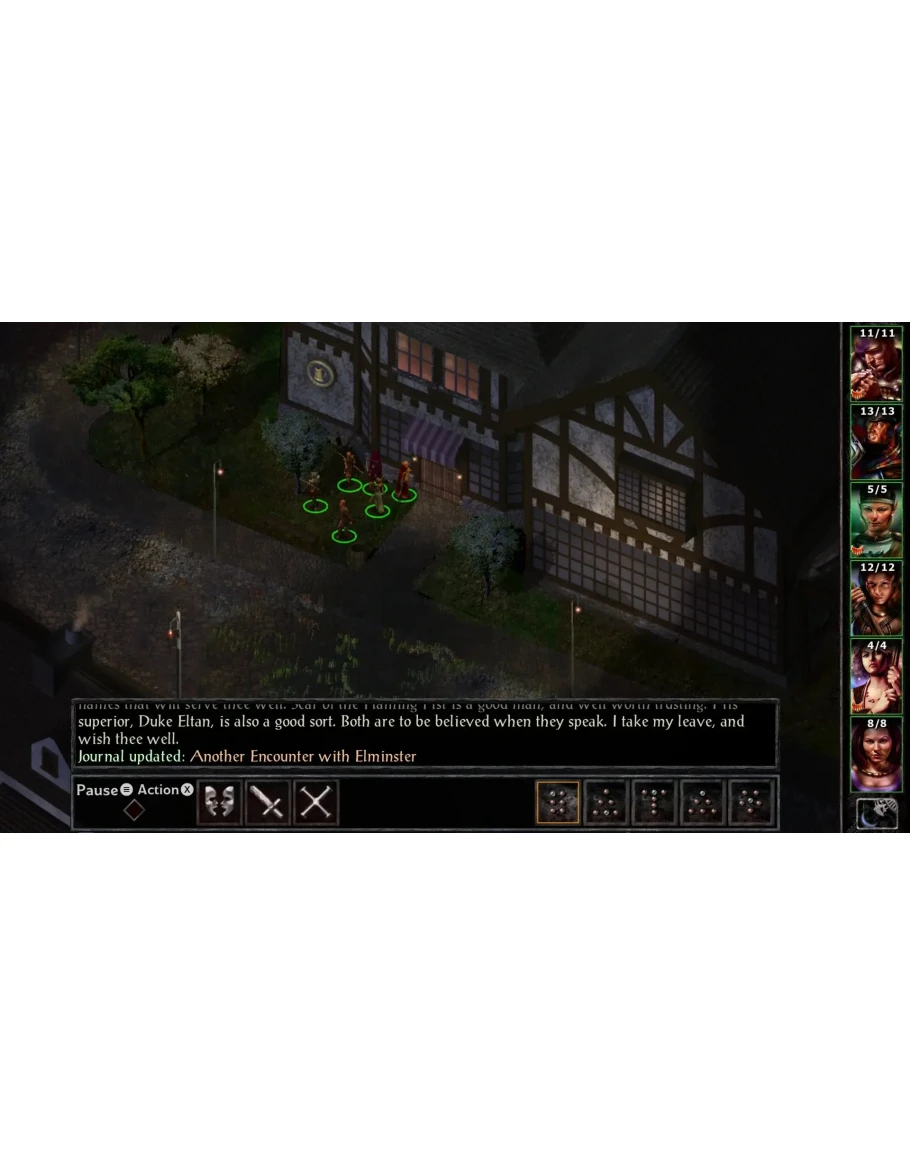This screenshot has width=910, height=1155.
Task: Select the highlighted first party formation
Action: click(x=558, y=802)
